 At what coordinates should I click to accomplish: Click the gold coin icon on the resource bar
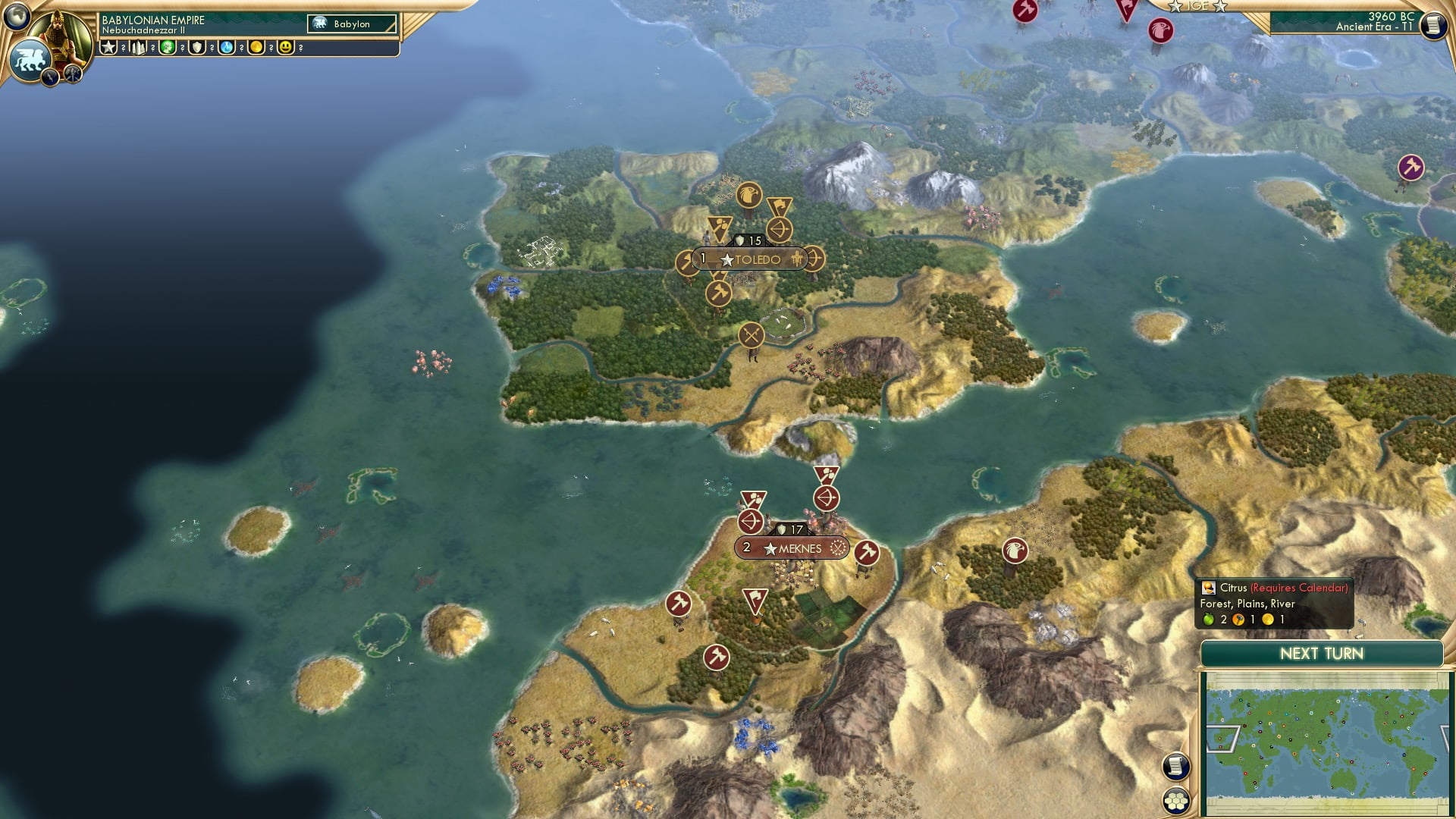click(256, 47)
